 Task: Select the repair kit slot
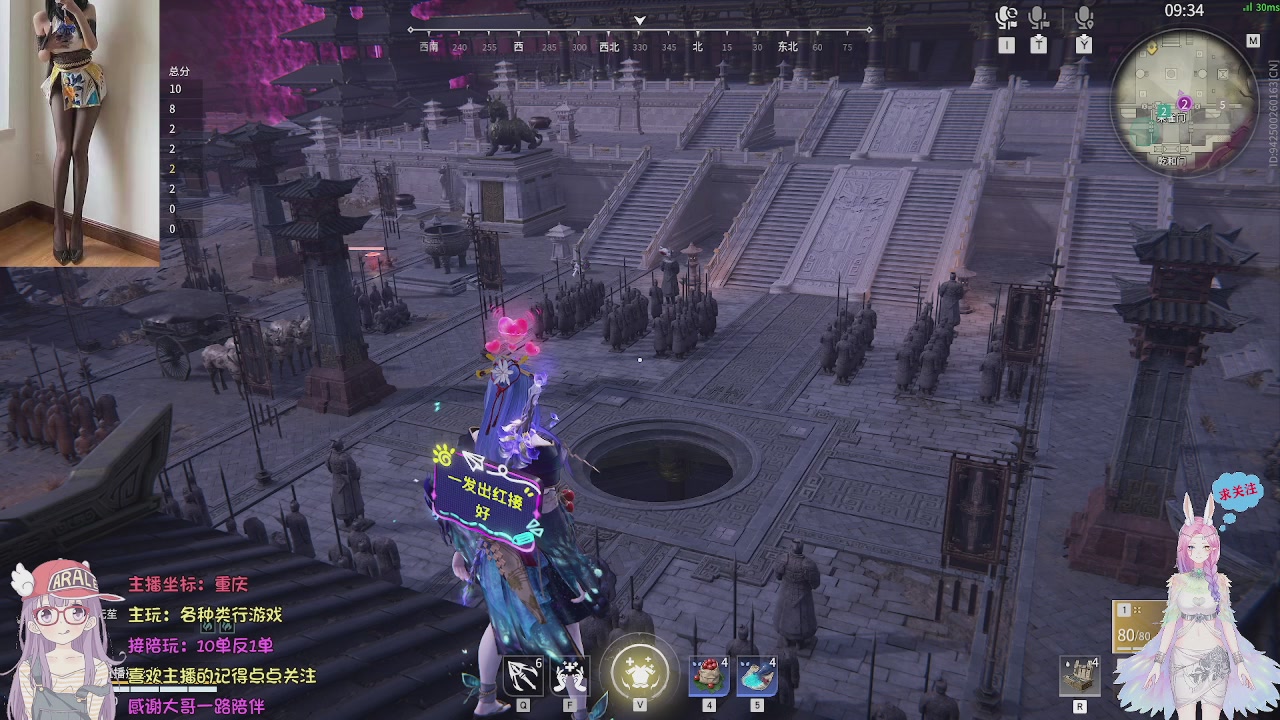coord(1080,676)
